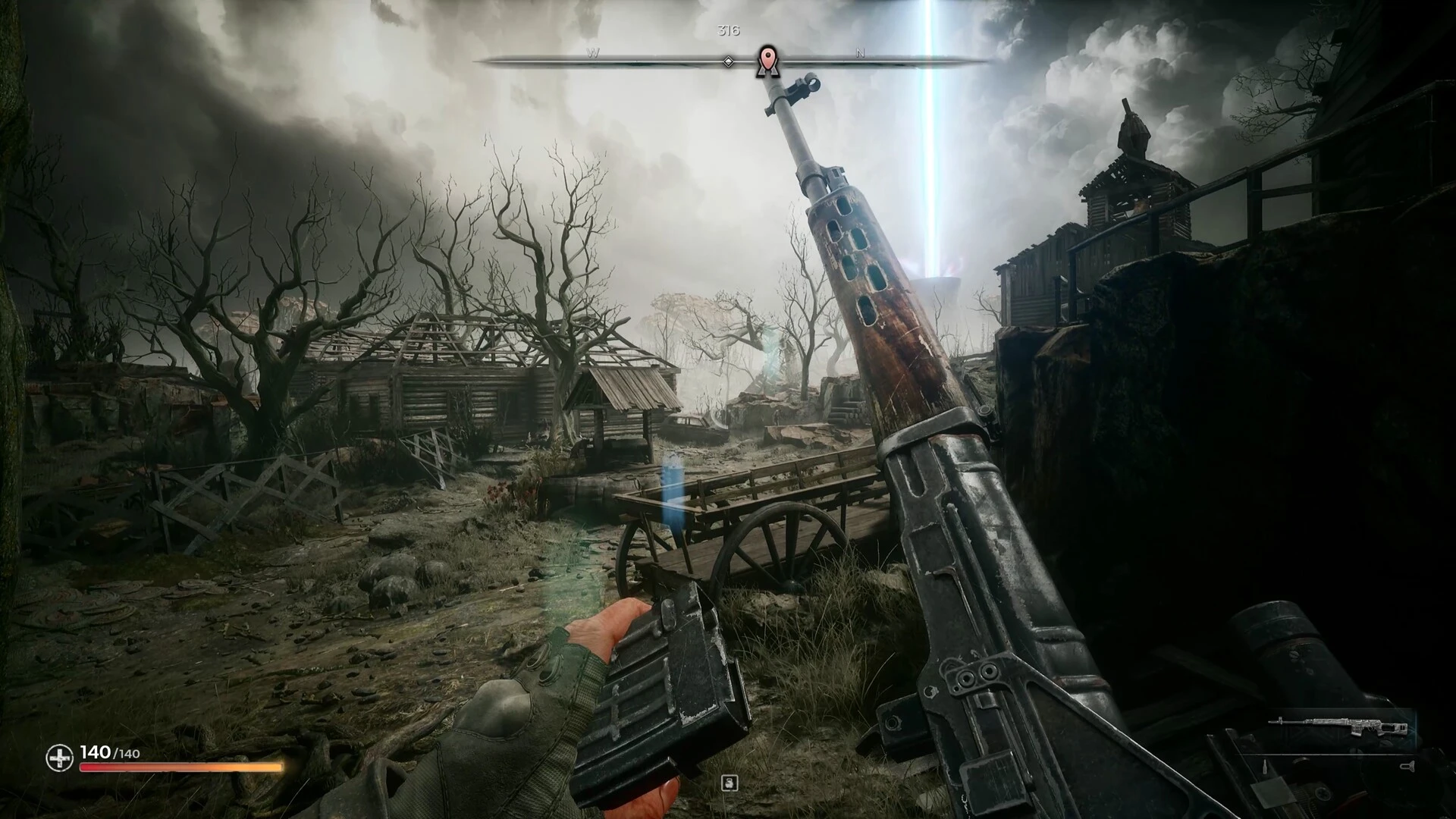Select the sniper rifle weapon slot

1340,727
